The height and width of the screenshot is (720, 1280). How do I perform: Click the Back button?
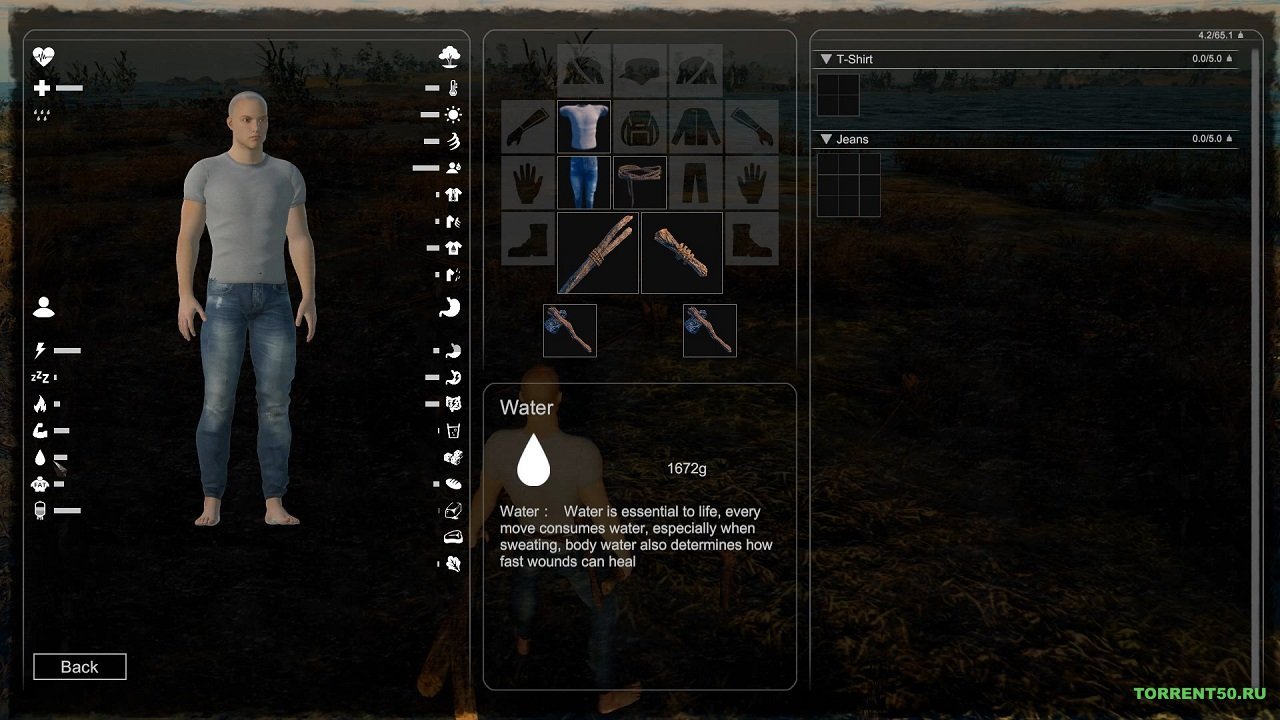pos(80,667)
